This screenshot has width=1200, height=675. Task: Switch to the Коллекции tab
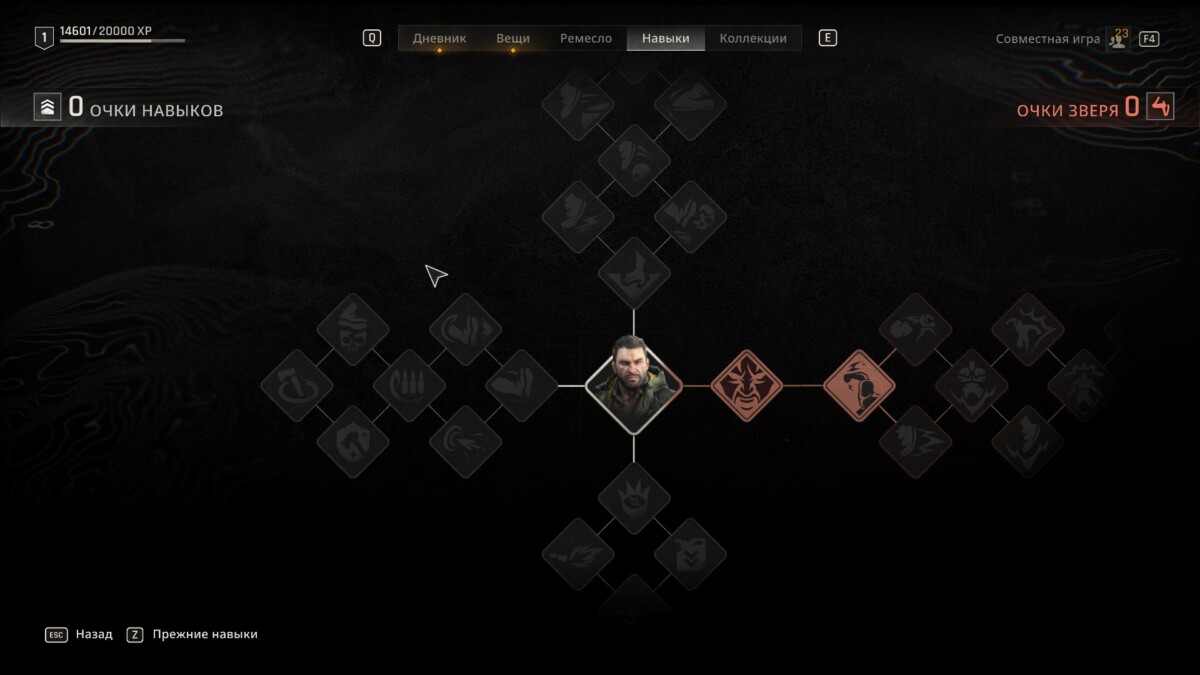(x=753, y=38)
